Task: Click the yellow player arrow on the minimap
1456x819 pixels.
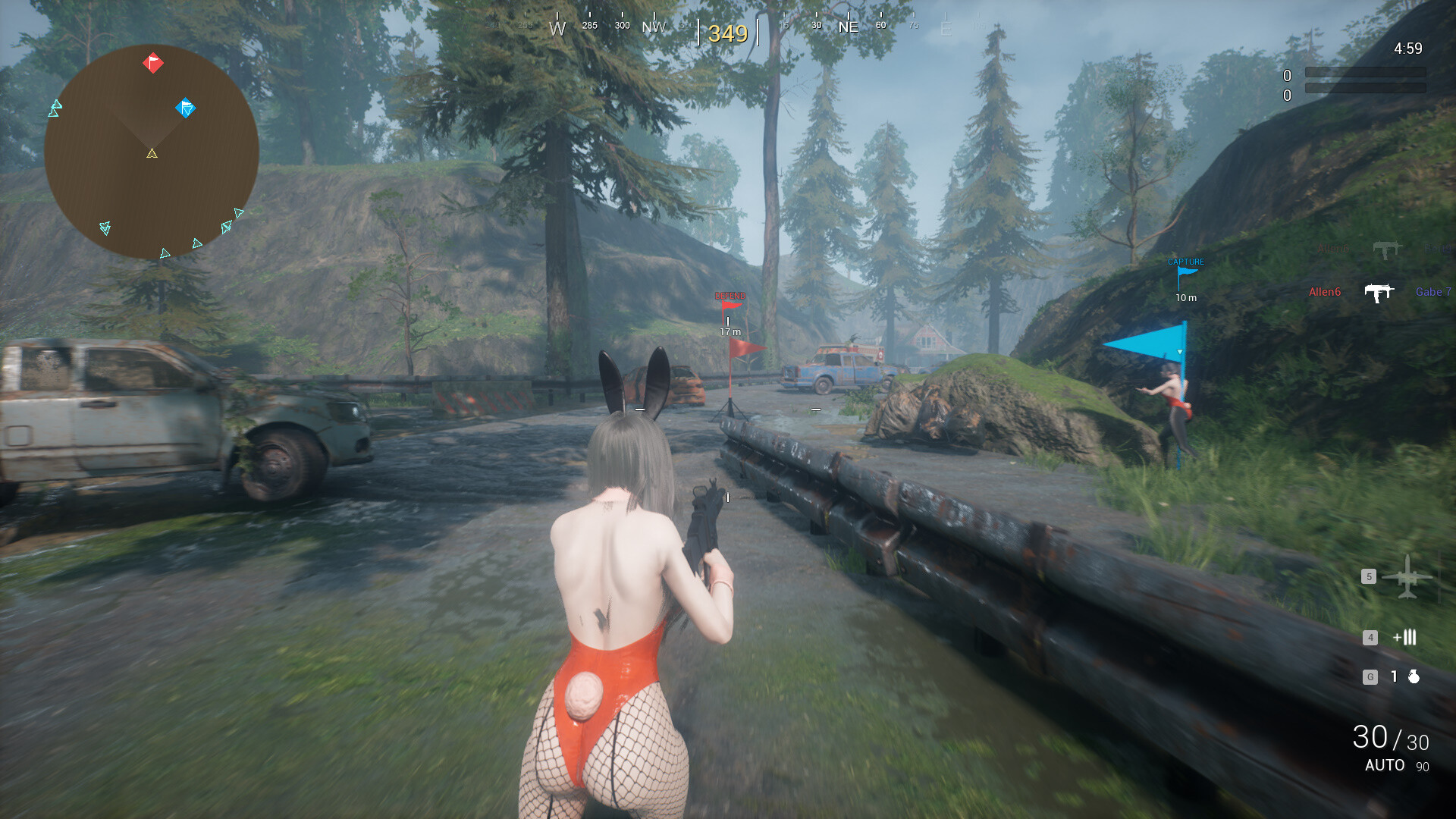Action: tap(151, 154)
